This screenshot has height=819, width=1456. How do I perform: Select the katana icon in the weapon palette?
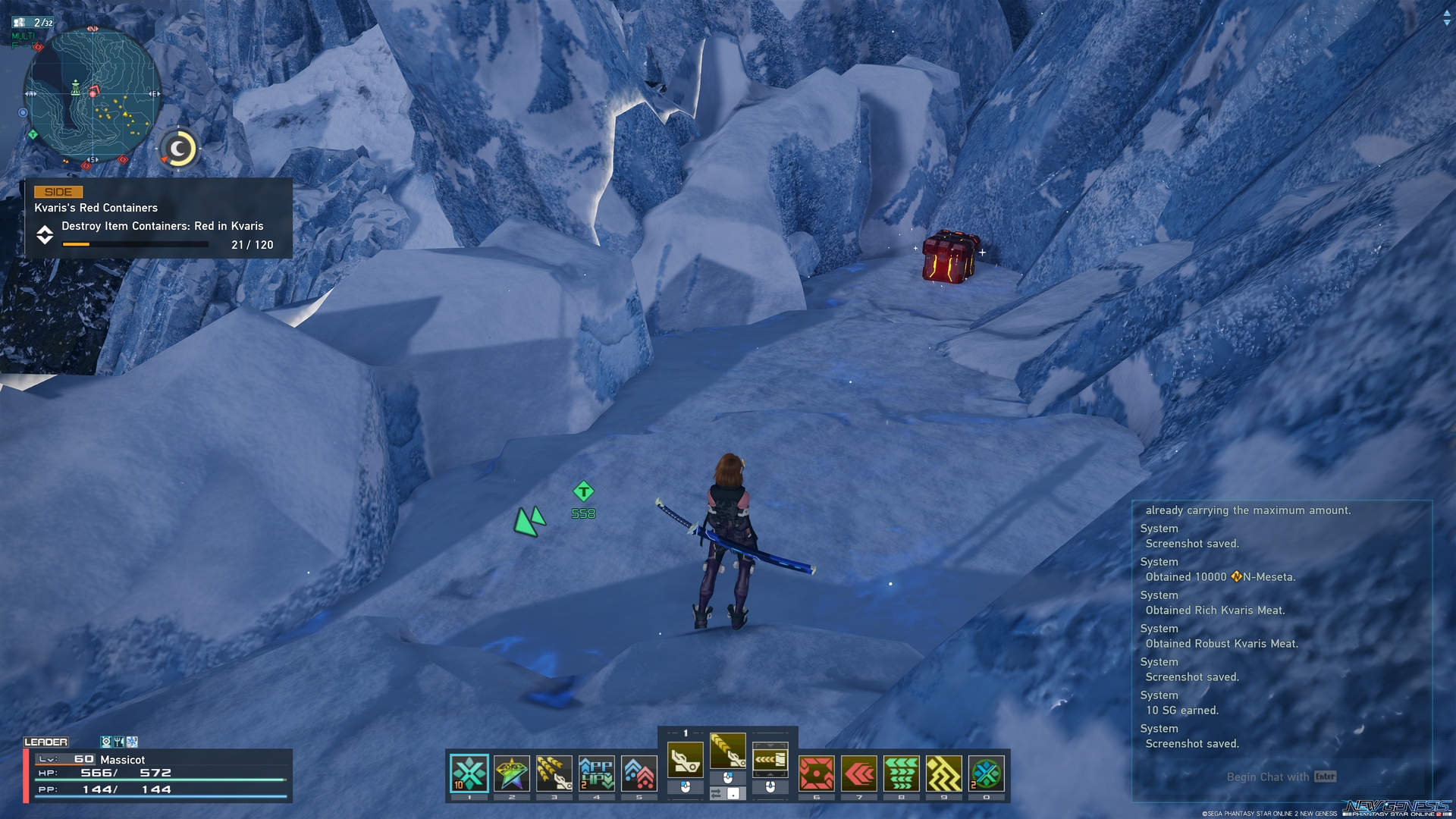(728, 751)
